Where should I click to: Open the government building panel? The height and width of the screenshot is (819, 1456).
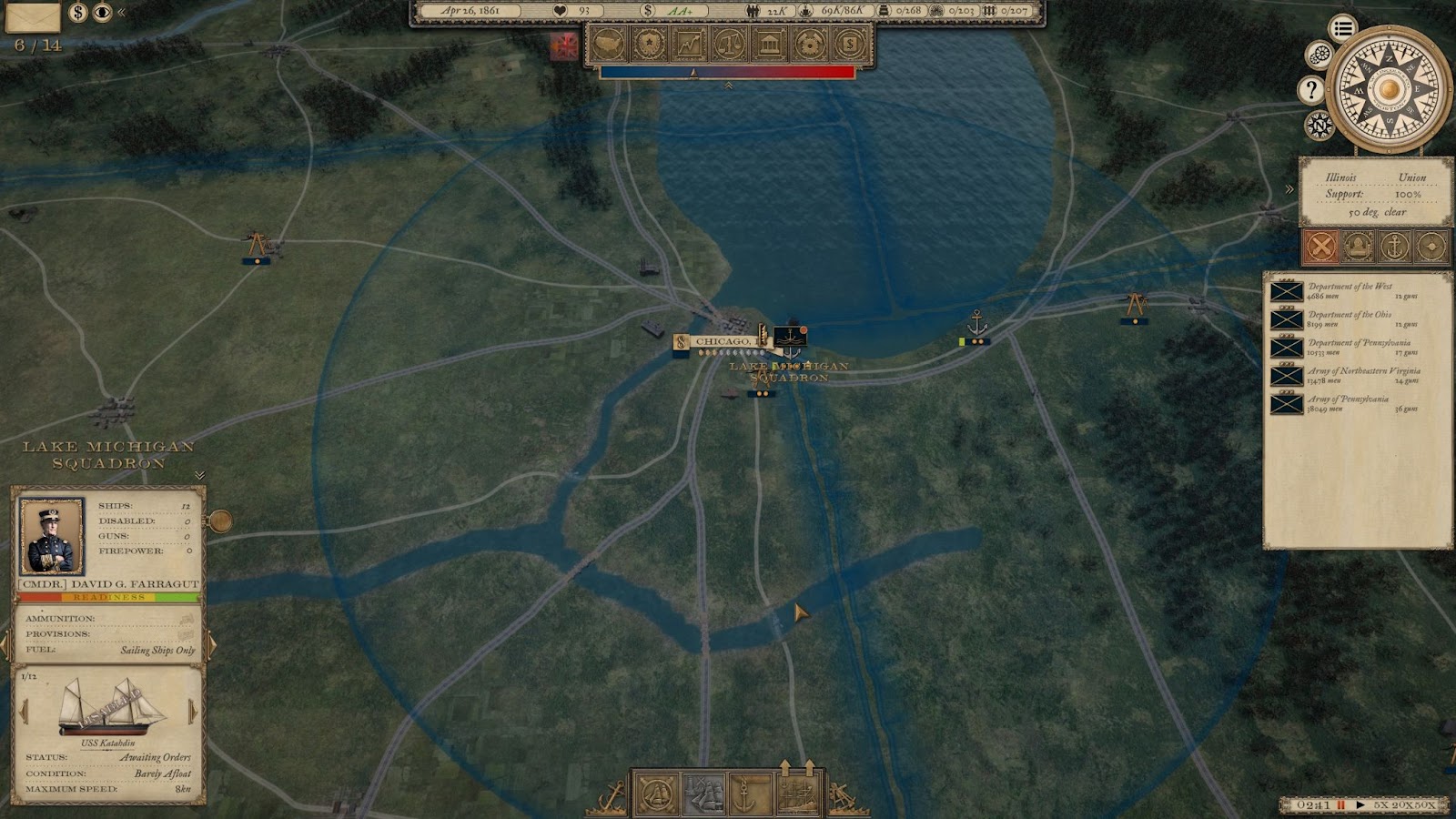tap(769, 44)
